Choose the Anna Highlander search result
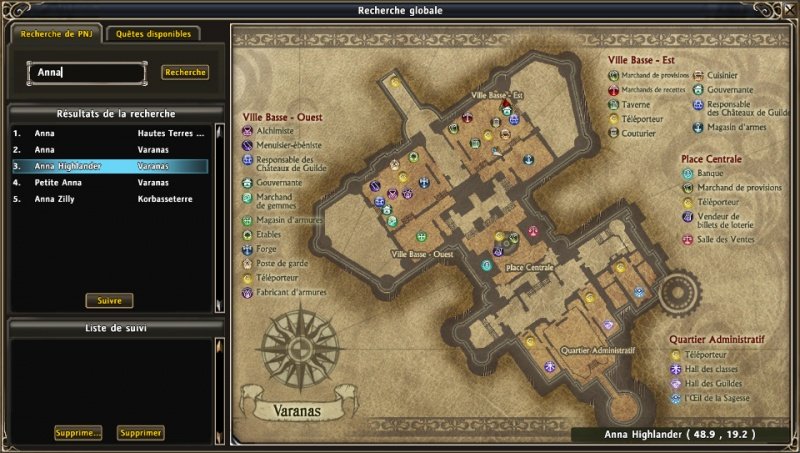Image resolution: width=800 pixels, height=453 pixels. (x=110, y=166)
